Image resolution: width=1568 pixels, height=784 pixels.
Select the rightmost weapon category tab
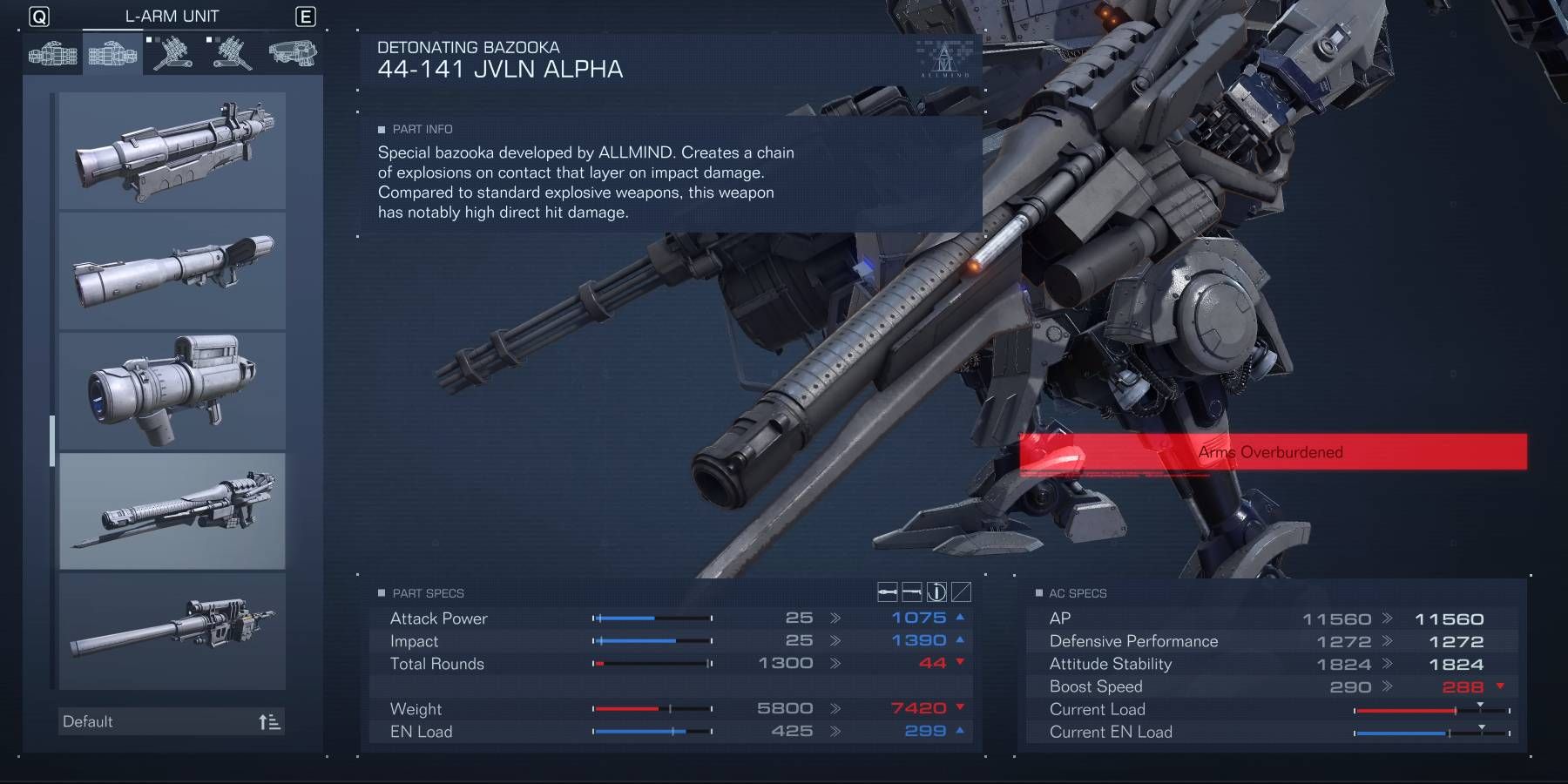[292, 53]
